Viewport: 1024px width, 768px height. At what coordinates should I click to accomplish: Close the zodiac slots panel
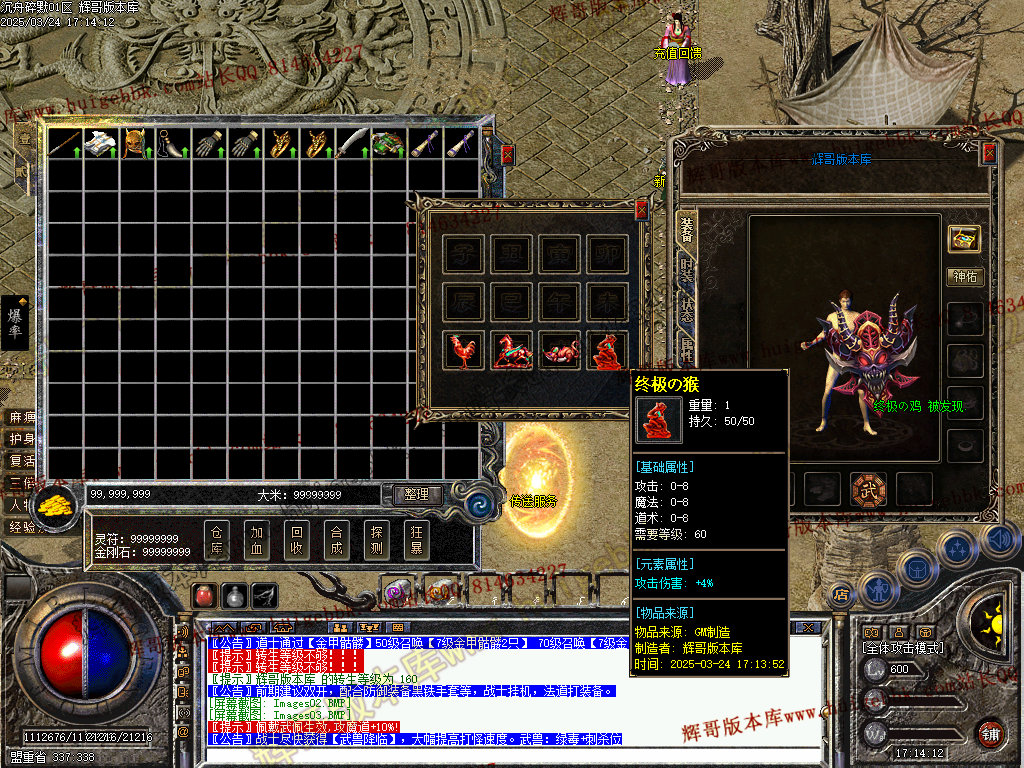(642, 210)
